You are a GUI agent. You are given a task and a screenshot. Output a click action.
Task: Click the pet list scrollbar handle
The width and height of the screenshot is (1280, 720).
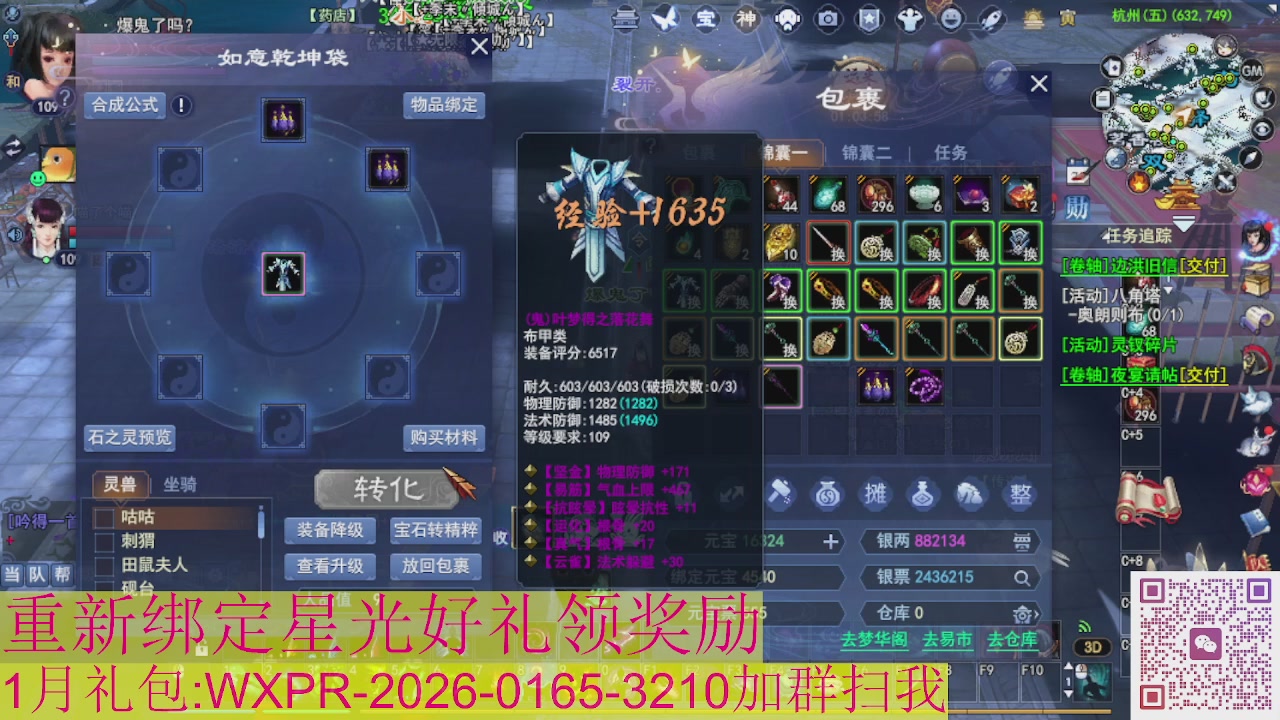click(x=260, y=523)
